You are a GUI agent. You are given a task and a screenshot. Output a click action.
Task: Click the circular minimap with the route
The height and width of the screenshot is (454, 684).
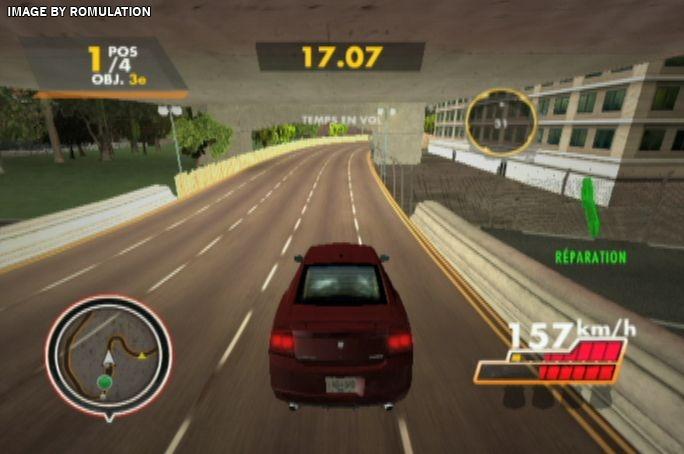pyautogui.click(x=107, y=355)
